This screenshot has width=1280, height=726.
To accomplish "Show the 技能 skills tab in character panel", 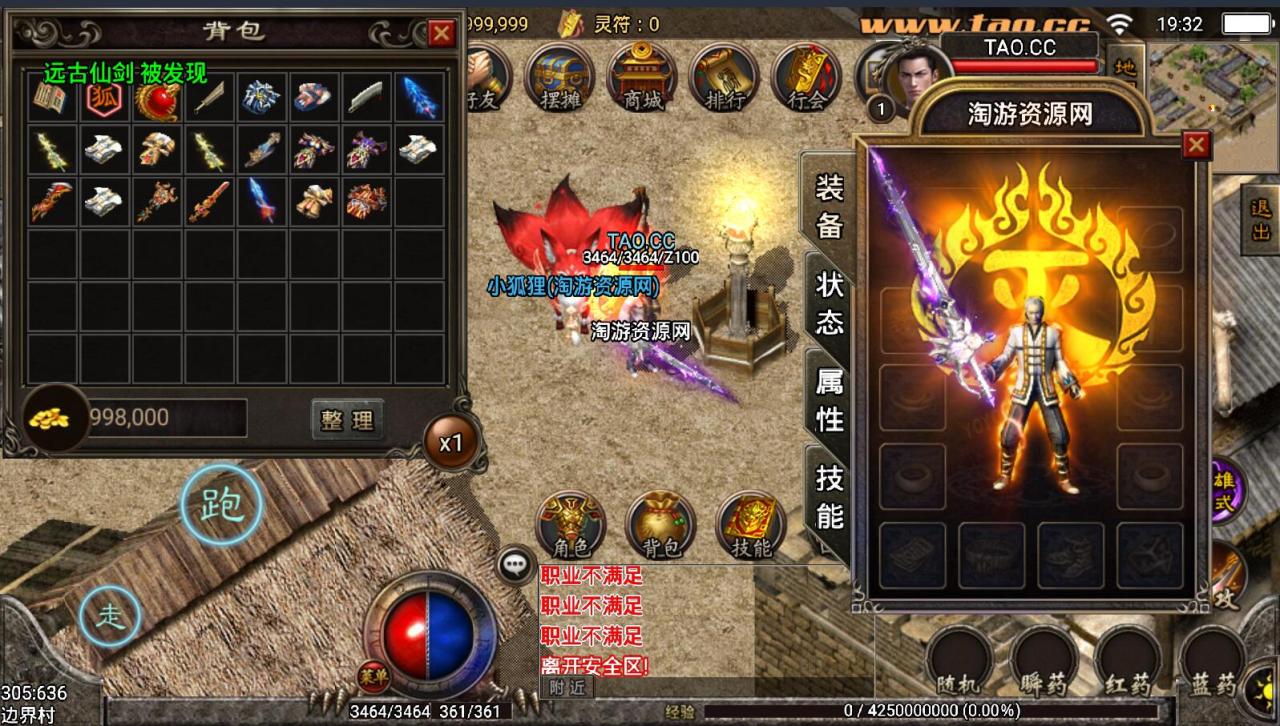I will pyautogui.click(x=830, y=496).
